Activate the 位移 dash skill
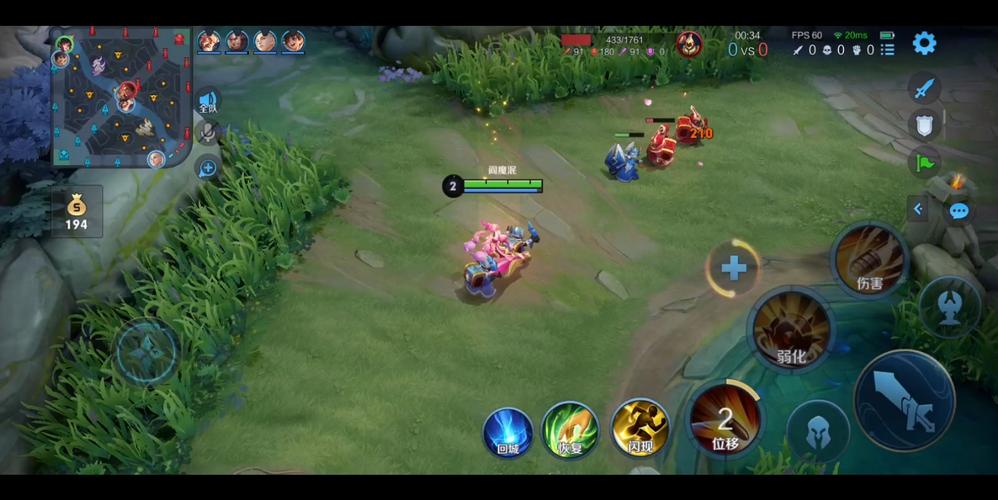998x500 pixels. [x=725, y=419]
